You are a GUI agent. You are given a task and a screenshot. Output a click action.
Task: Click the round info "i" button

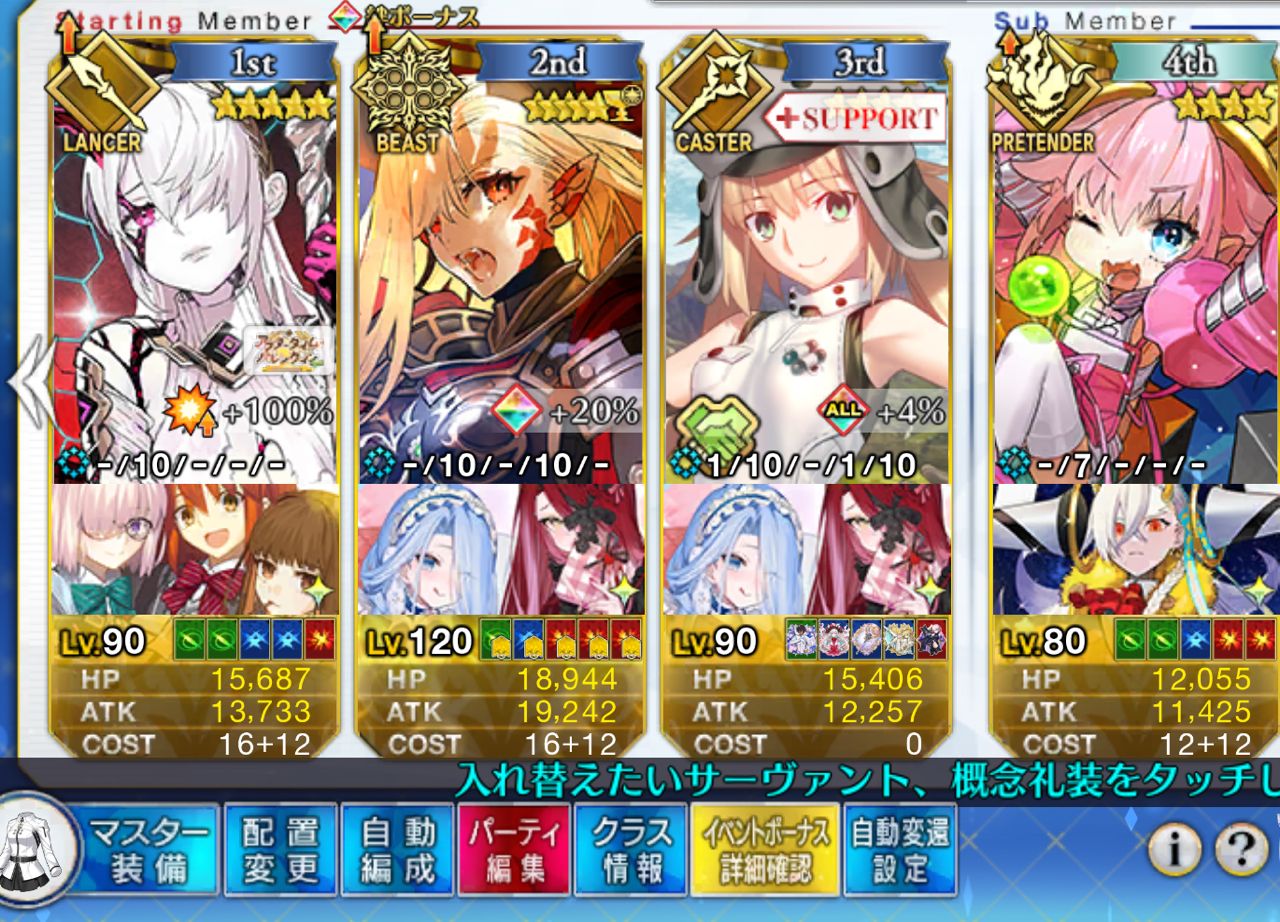click(x=1174, y=850)
